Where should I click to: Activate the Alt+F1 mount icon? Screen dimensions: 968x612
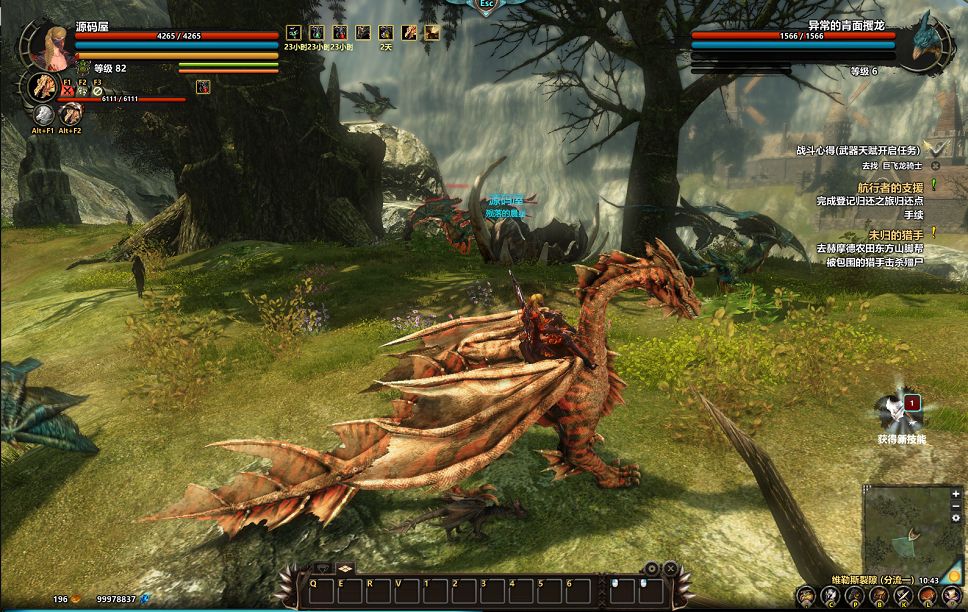[x=43, y=116]
